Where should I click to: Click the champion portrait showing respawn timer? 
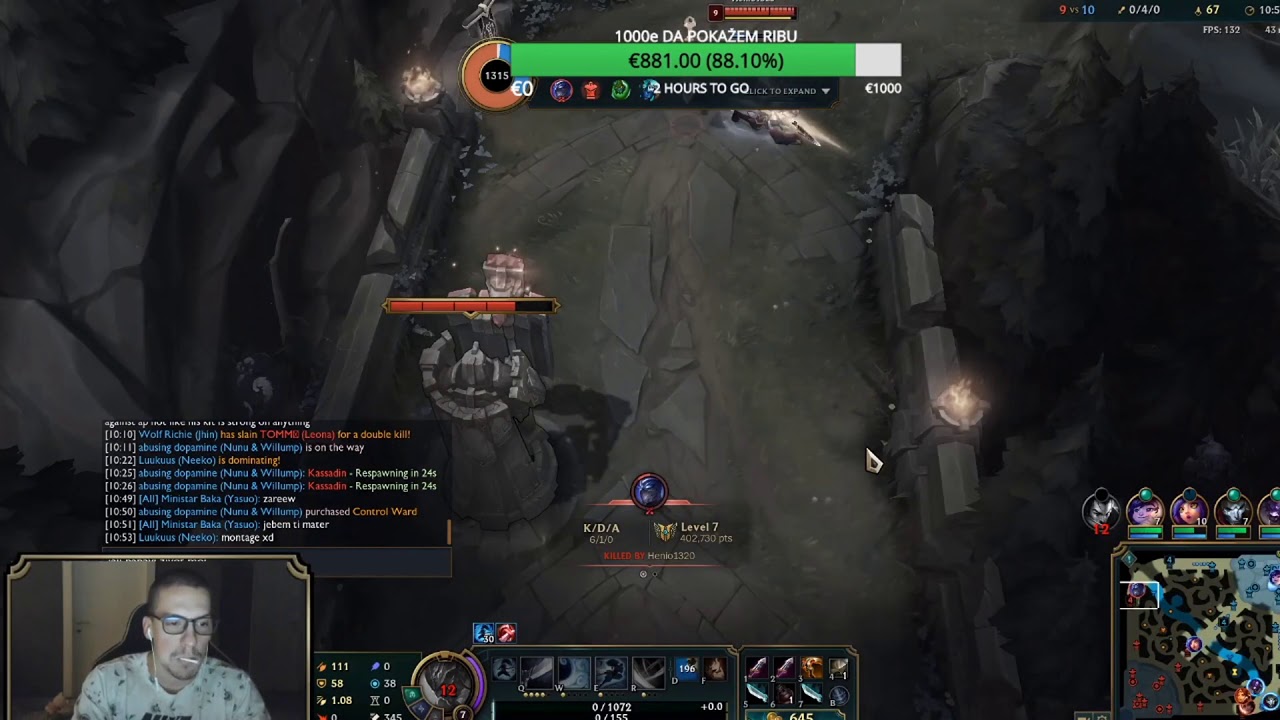[x=448, y=682]
